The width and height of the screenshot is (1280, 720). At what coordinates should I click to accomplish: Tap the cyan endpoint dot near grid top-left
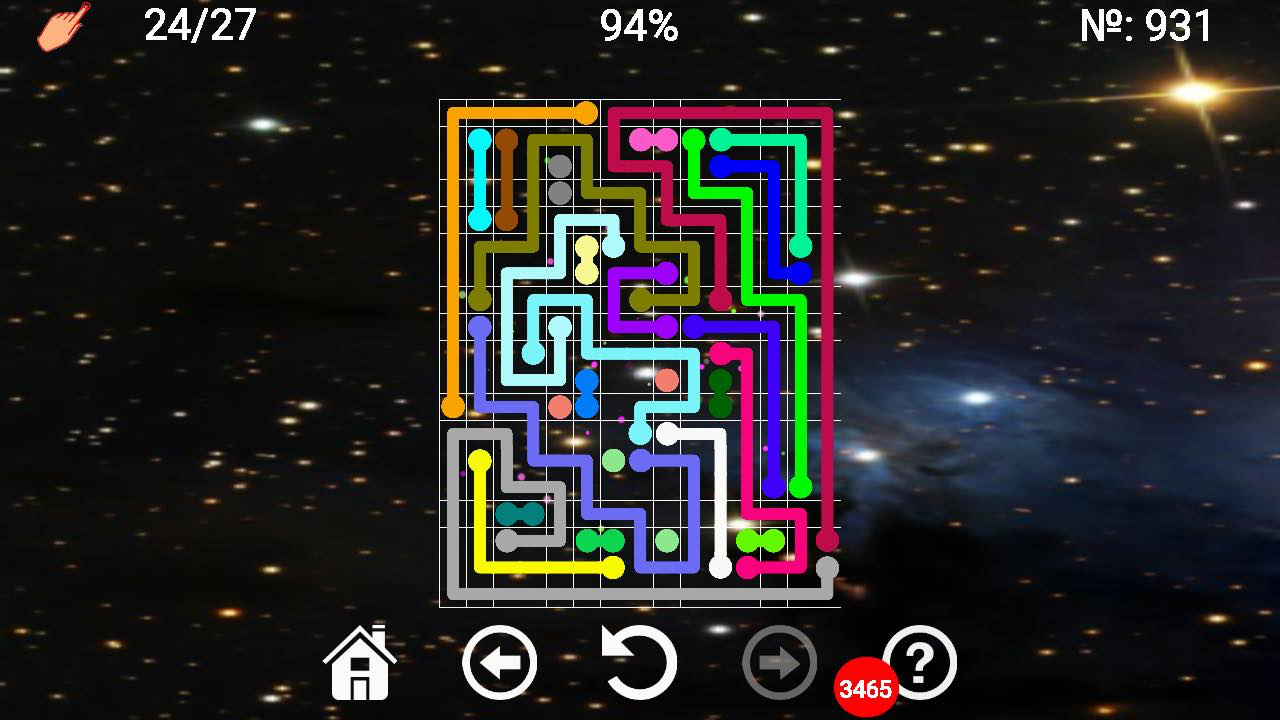(x=482, y=140)
